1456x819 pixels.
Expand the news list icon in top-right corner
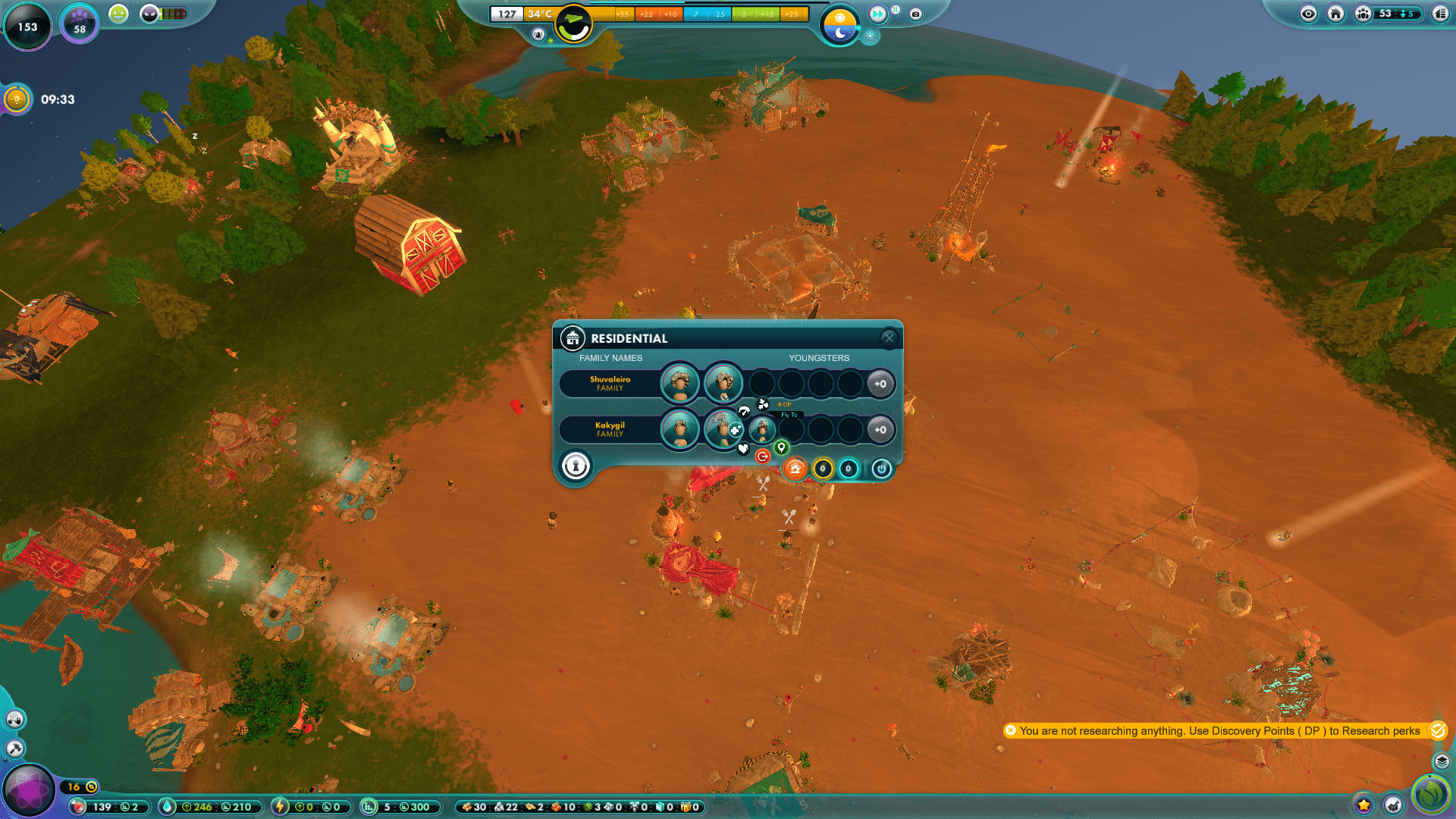(1441, 14)
